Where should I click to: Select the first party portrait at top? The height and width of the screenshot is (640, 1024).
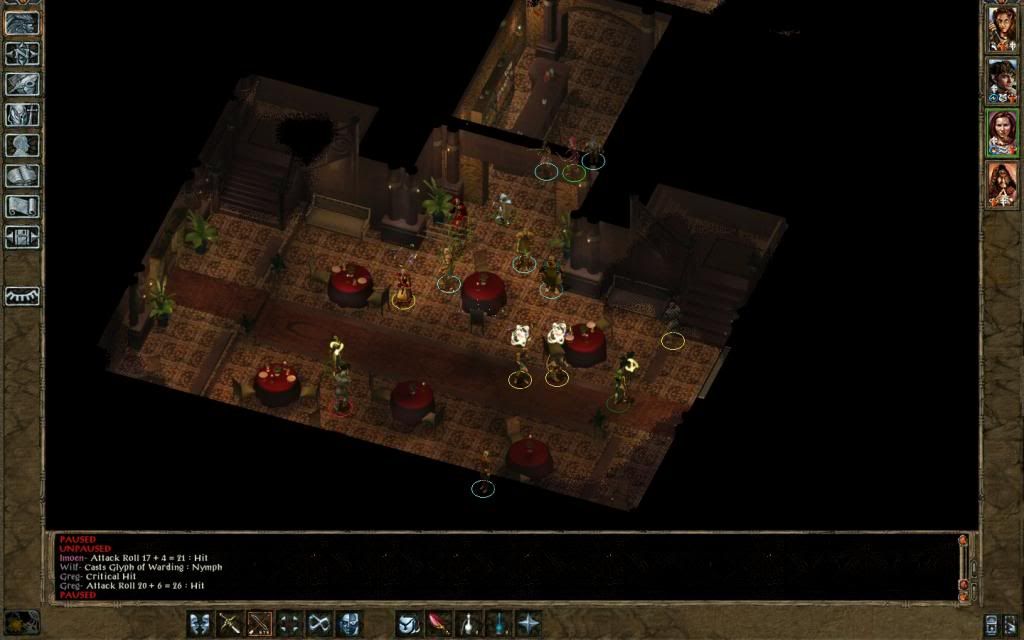tap(1002, 29)
